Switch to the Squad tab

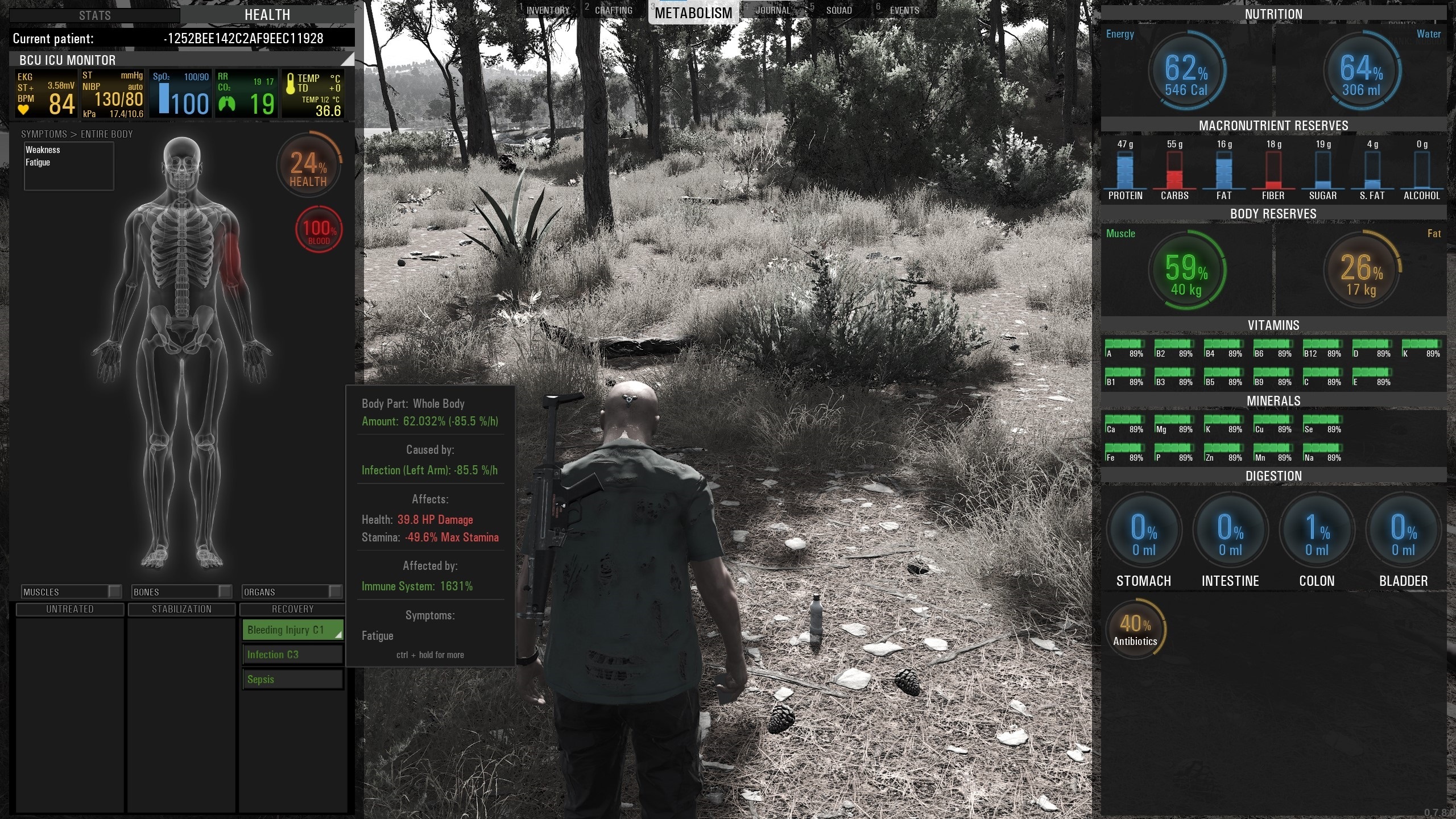pyautogui.click(x=839, y=10)
